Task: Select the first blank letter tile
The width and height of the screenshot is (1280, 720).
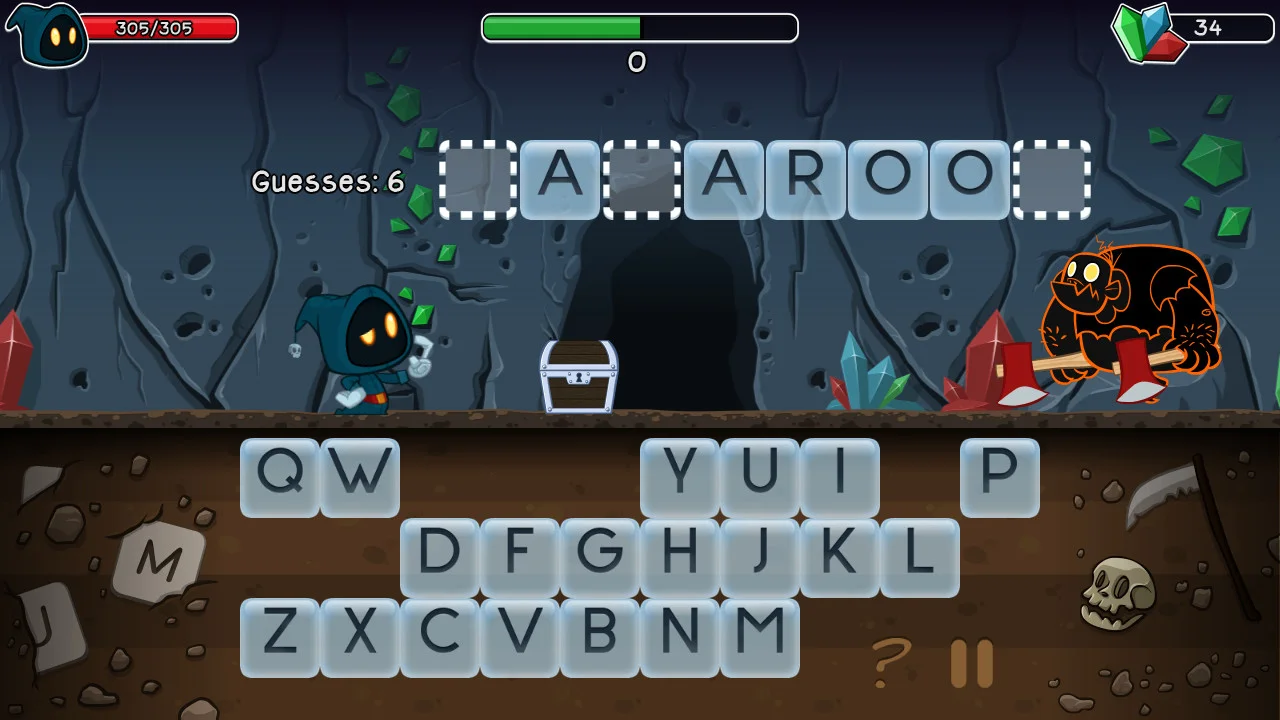Action: [477, 181]
